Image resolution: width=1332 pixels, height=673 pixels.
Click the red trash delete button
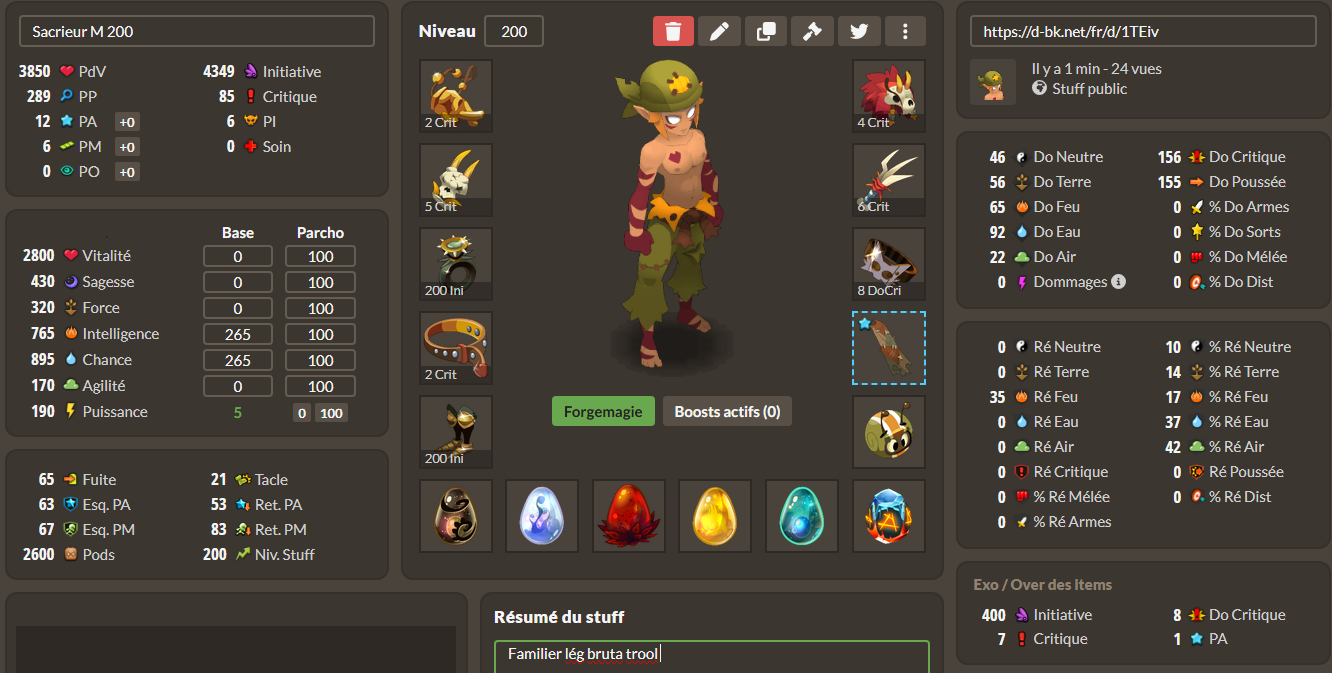673,31
